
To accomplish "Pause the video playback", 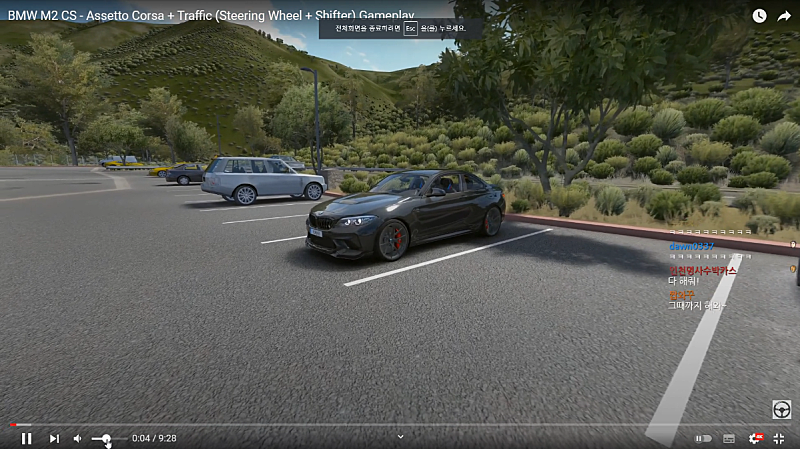I will point(27,438).
